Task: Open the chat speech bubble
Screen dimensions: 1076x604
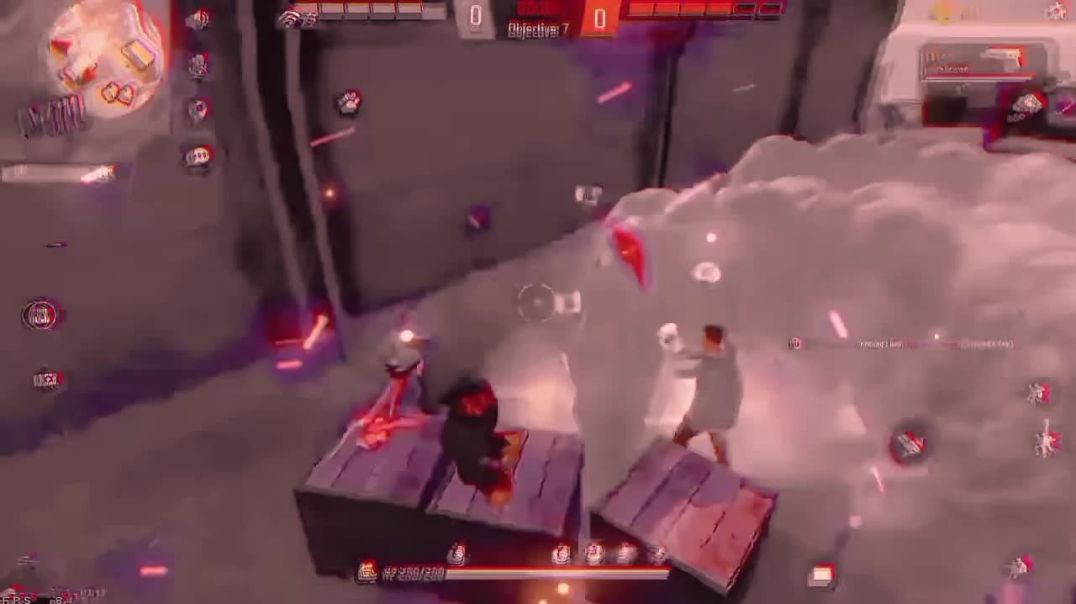Action: point(198,155)
